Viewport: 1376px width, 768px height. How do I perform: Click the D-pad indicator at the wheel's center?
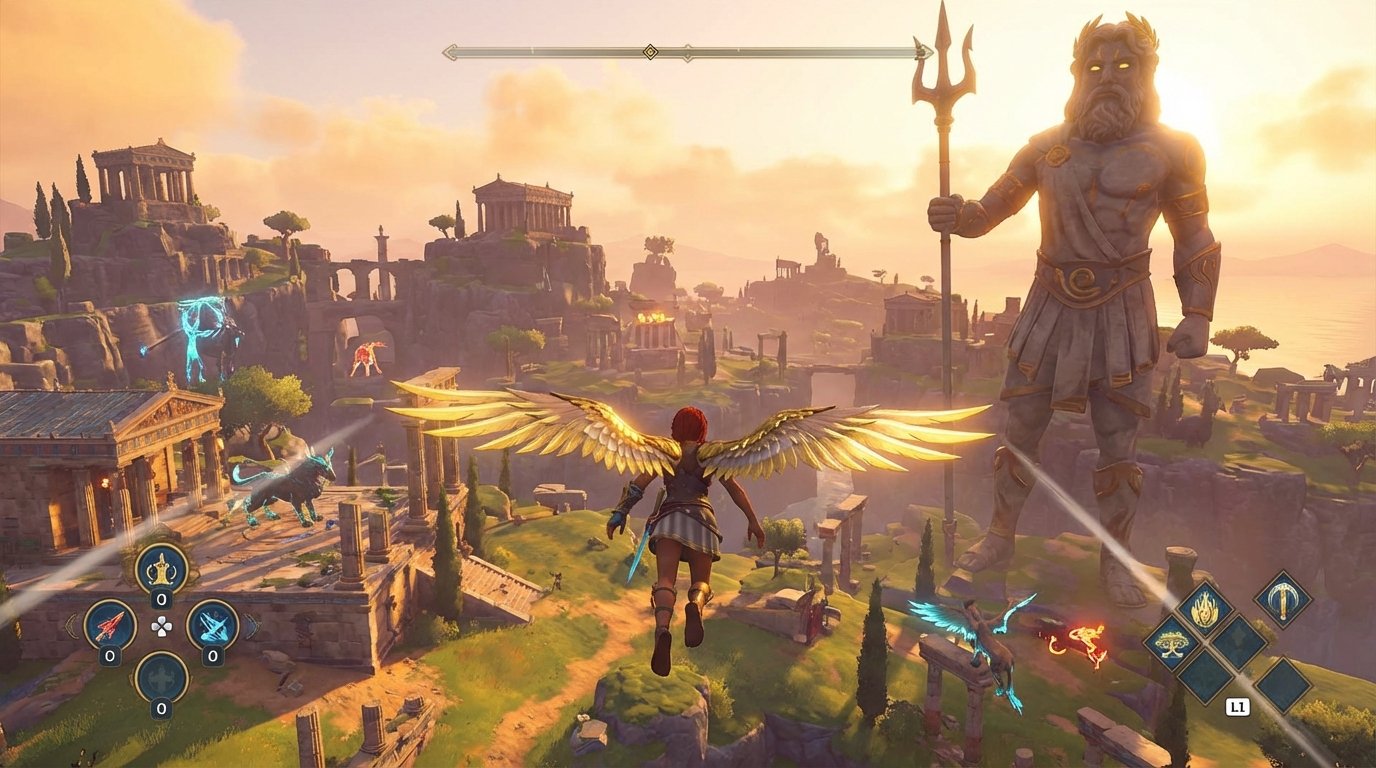point(161,626)
